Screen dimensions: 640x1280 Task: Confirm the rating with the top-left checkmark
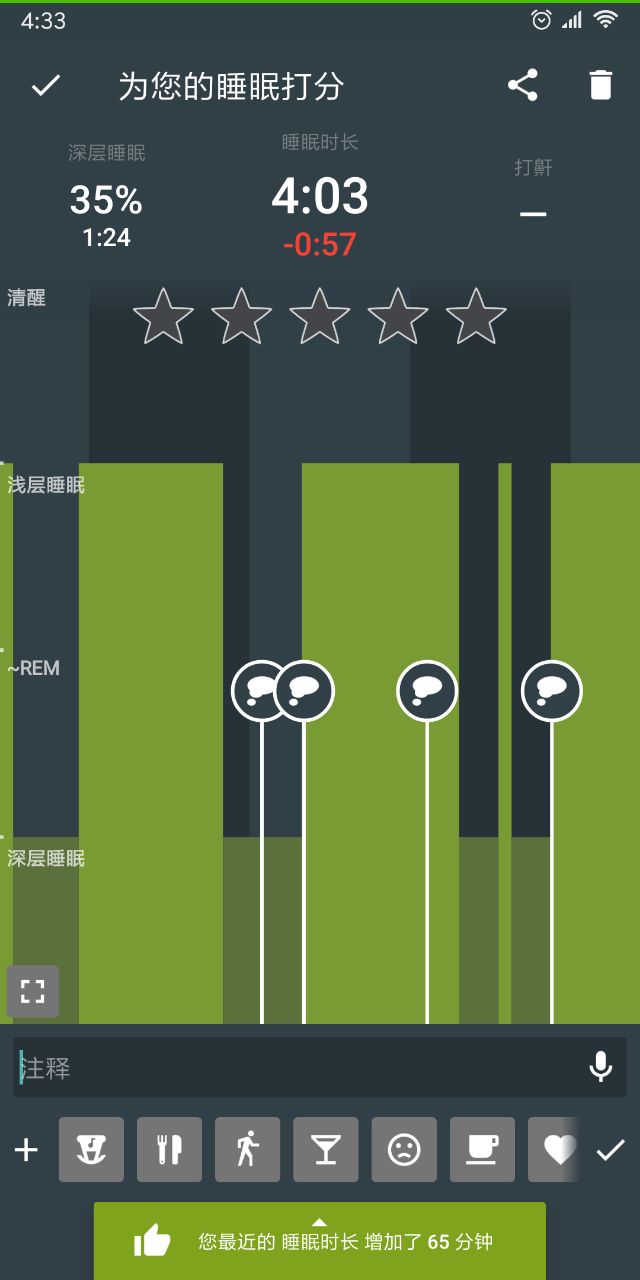click(x=46, y=86)
